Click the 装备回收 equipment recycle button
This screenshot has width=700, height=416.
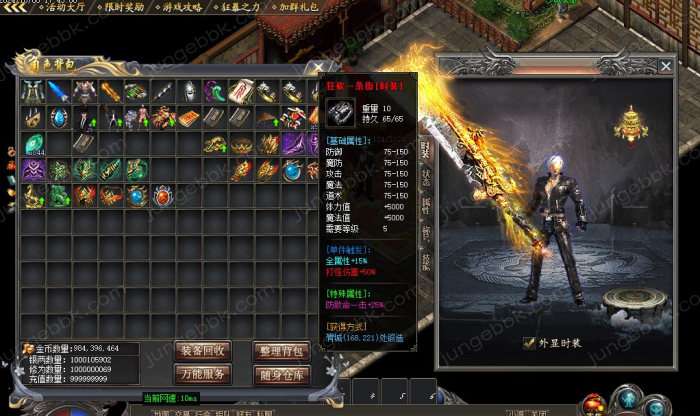point(203,350)
